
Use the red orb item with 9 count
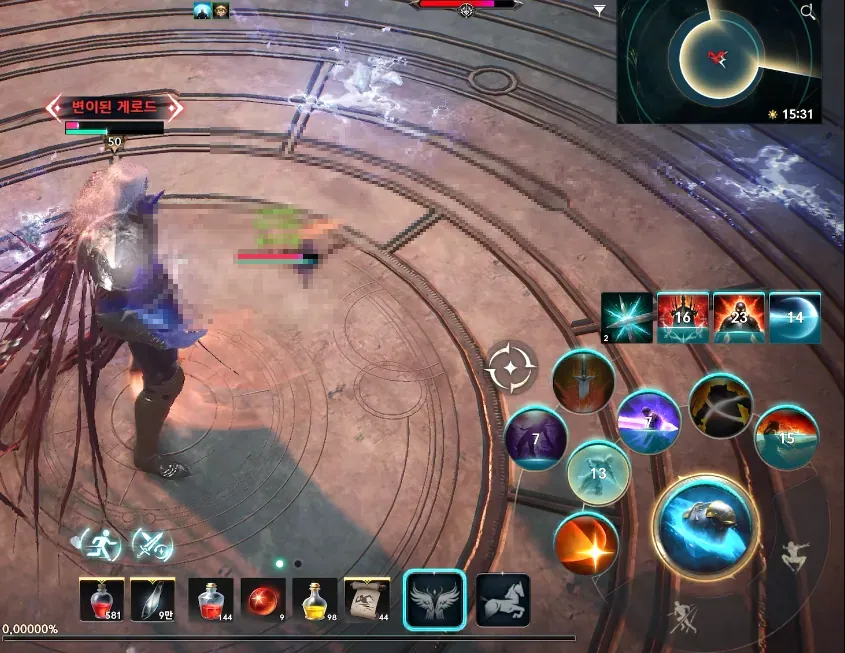(263, 600)
